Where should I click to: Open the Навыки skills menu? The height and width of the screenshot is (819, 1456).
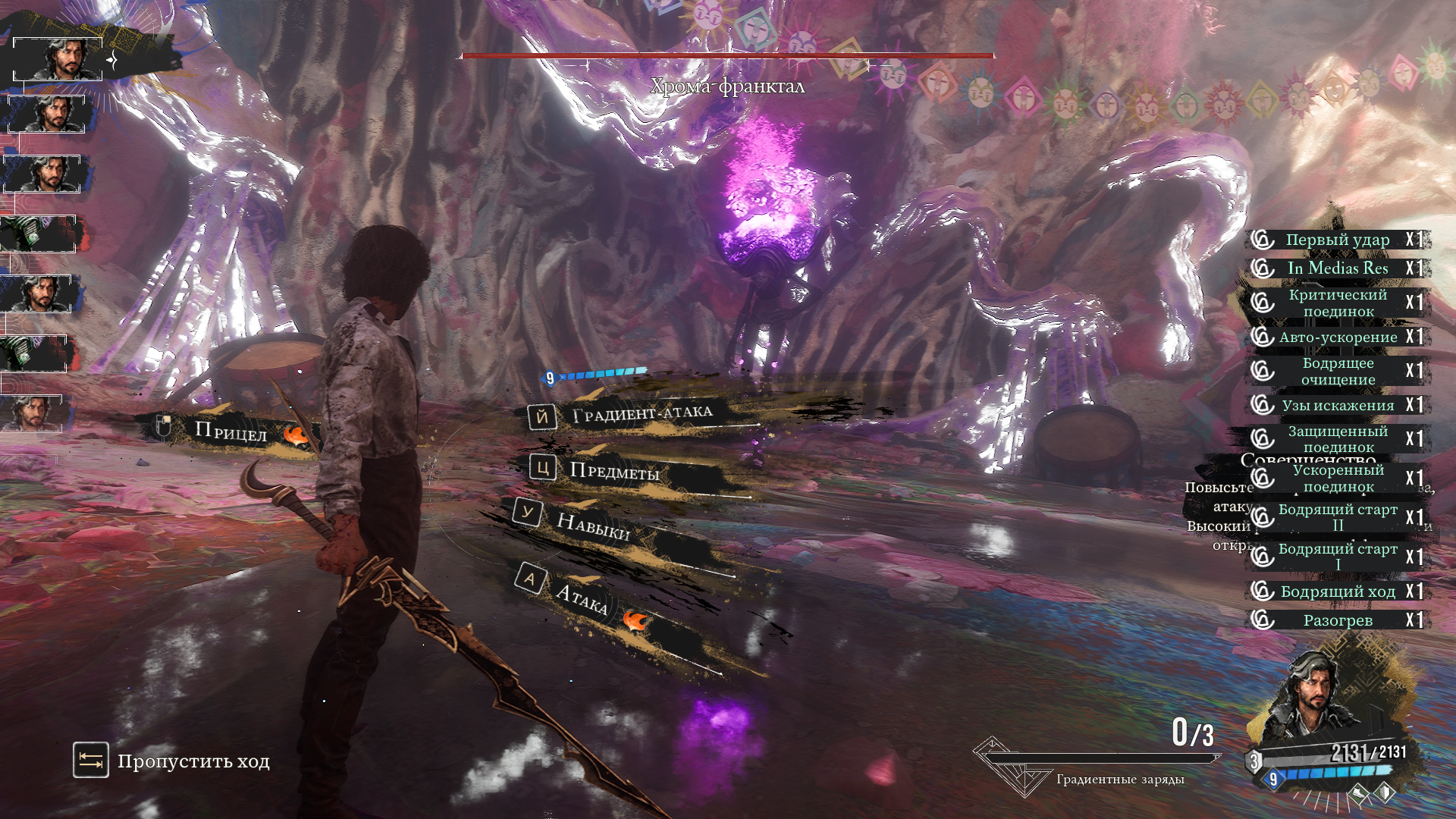pos(593,525)
